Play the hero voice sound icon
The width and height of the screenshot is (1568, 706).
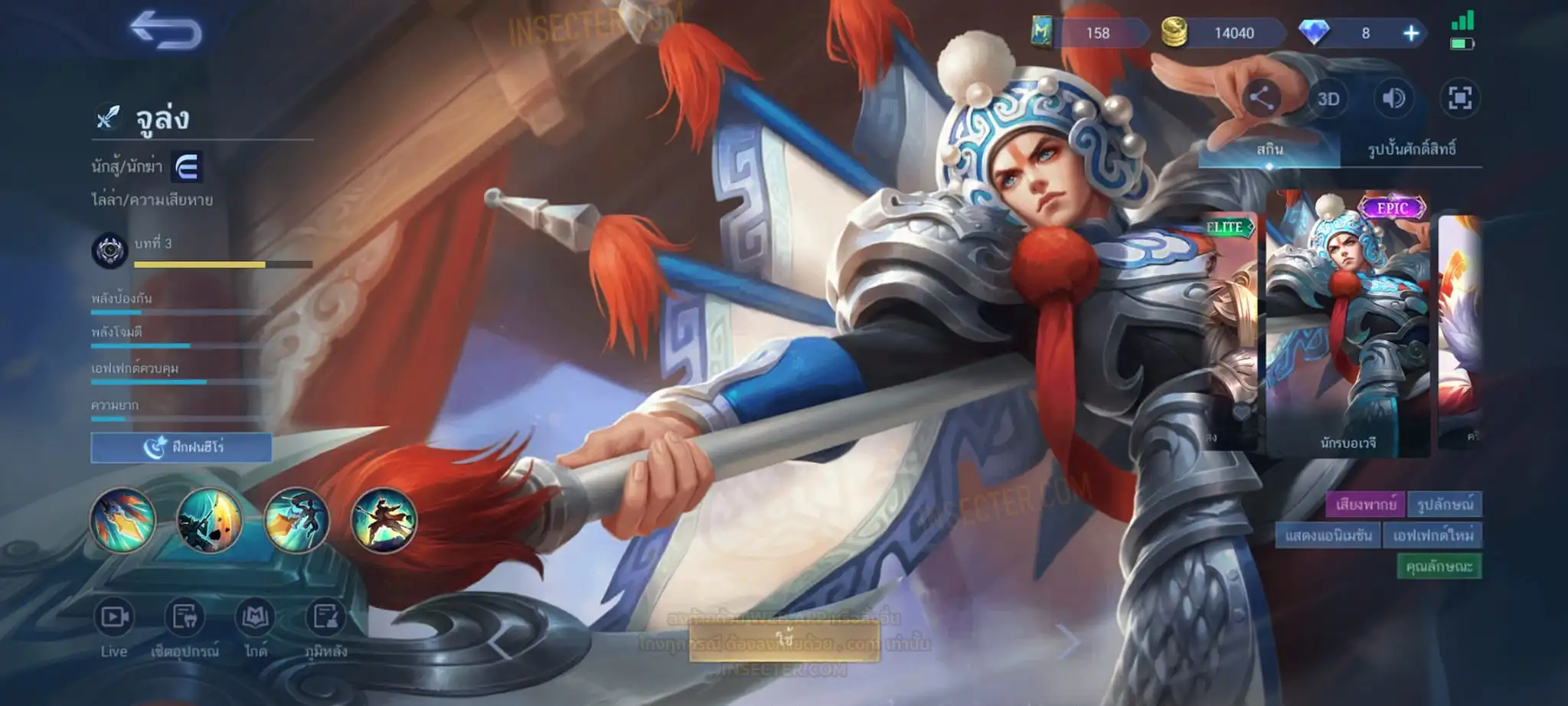pyautogui.click(x=1393, y=99)
